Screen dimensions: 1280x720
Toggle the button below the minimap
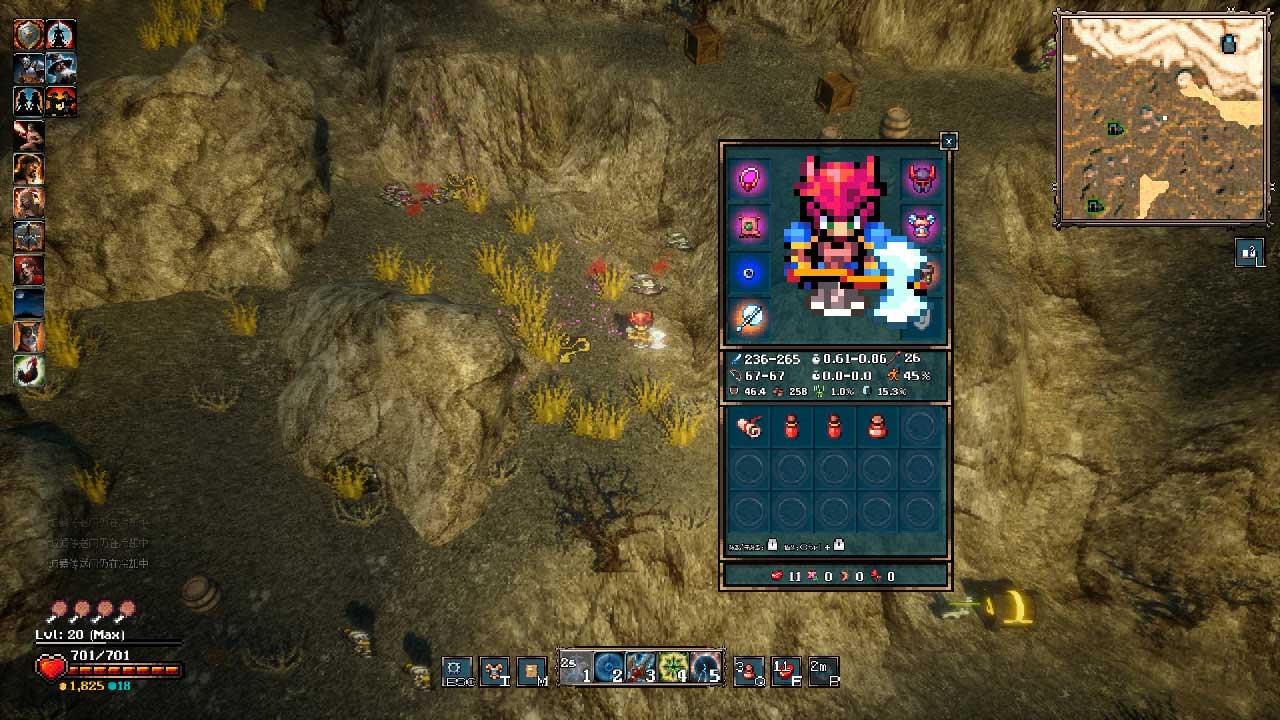1249,253
